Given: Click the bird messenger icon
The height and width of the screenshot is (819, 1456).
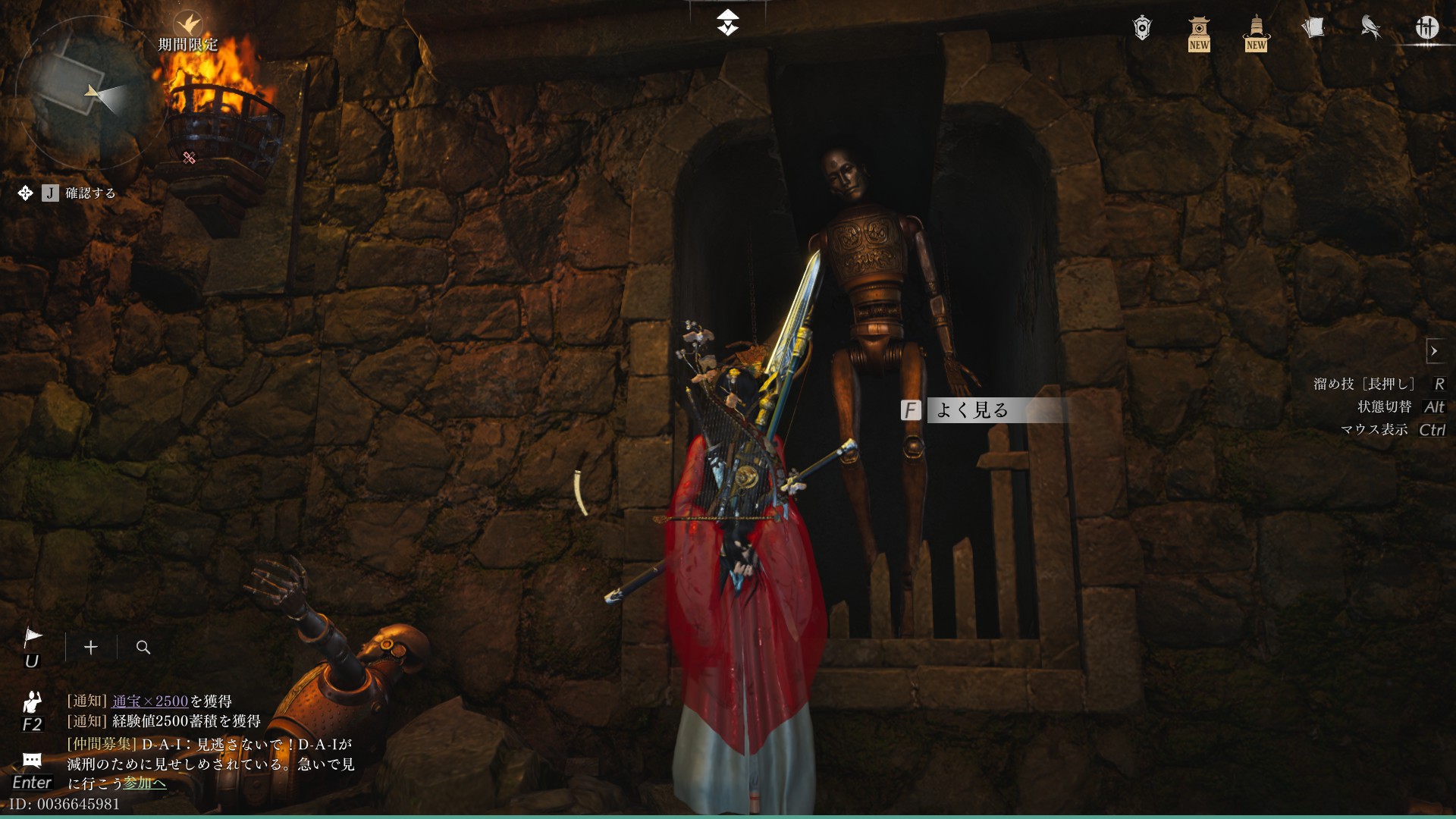Looking at the screenshot, I should pyautogui.click(x=1370, y=28).
